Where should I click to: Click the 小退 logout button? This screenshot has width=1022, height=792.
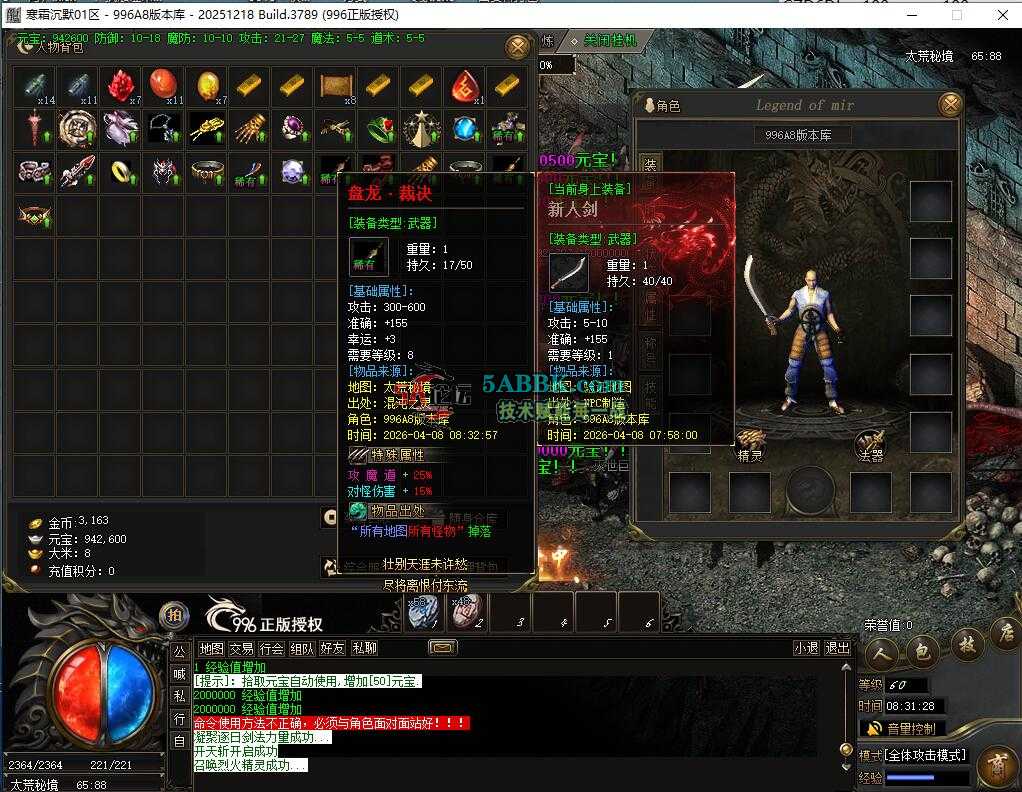(806, 648)
